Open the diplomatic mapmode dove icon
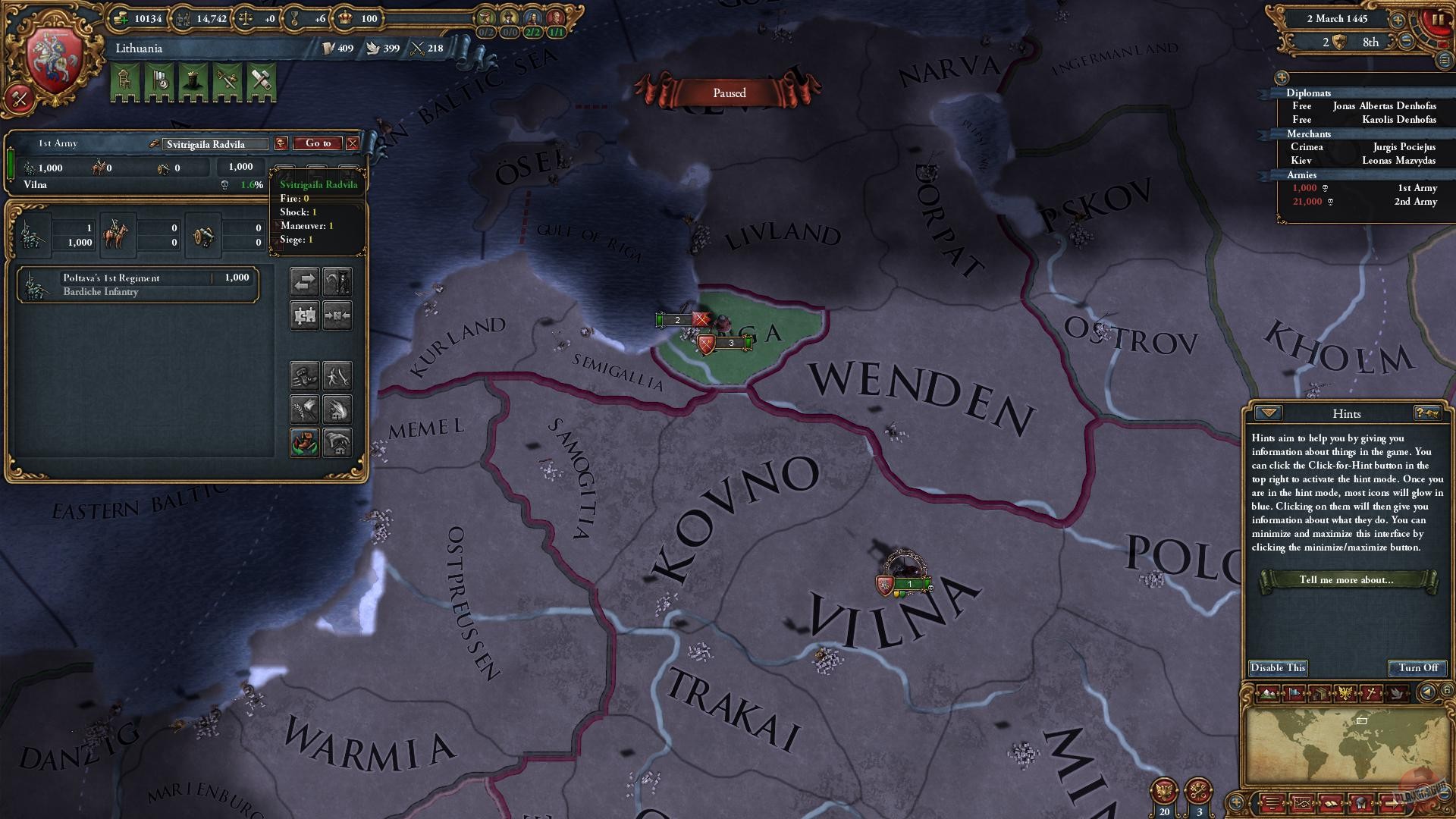The width and height of the screenshot is (1456, 819). (x=1396, y=692)
